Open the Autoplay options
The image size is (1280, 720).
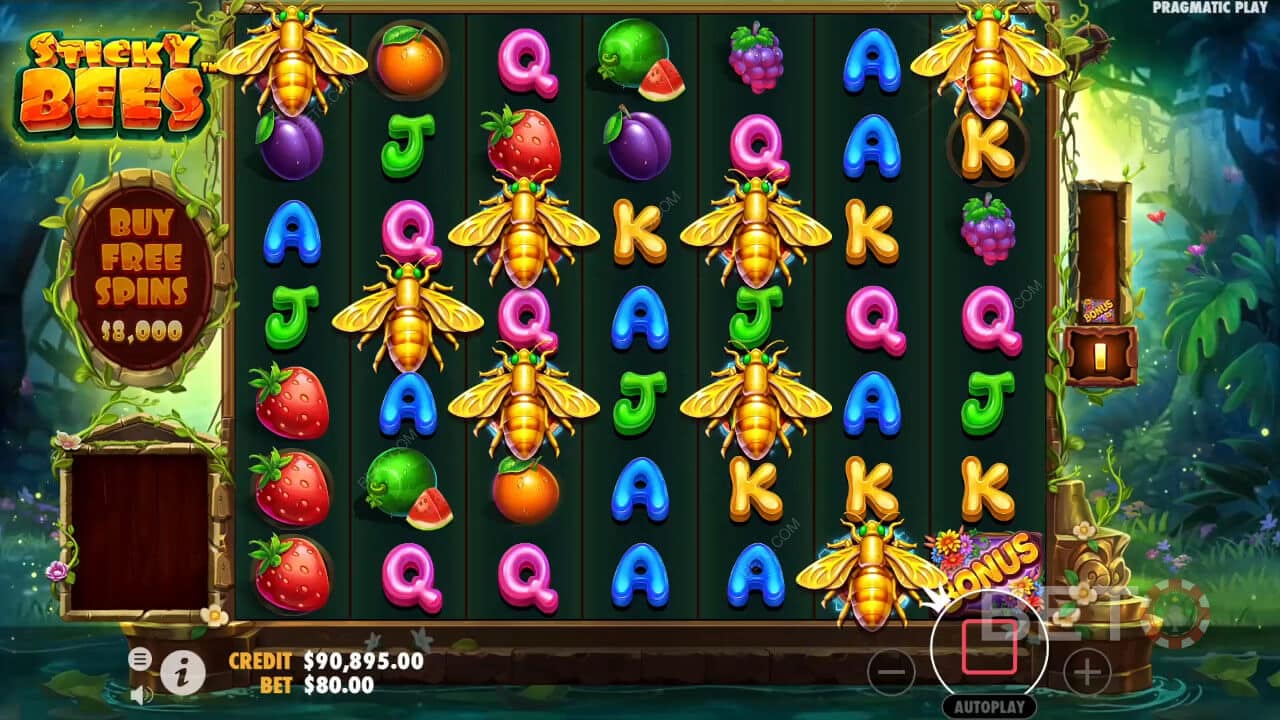pos(989,706)
